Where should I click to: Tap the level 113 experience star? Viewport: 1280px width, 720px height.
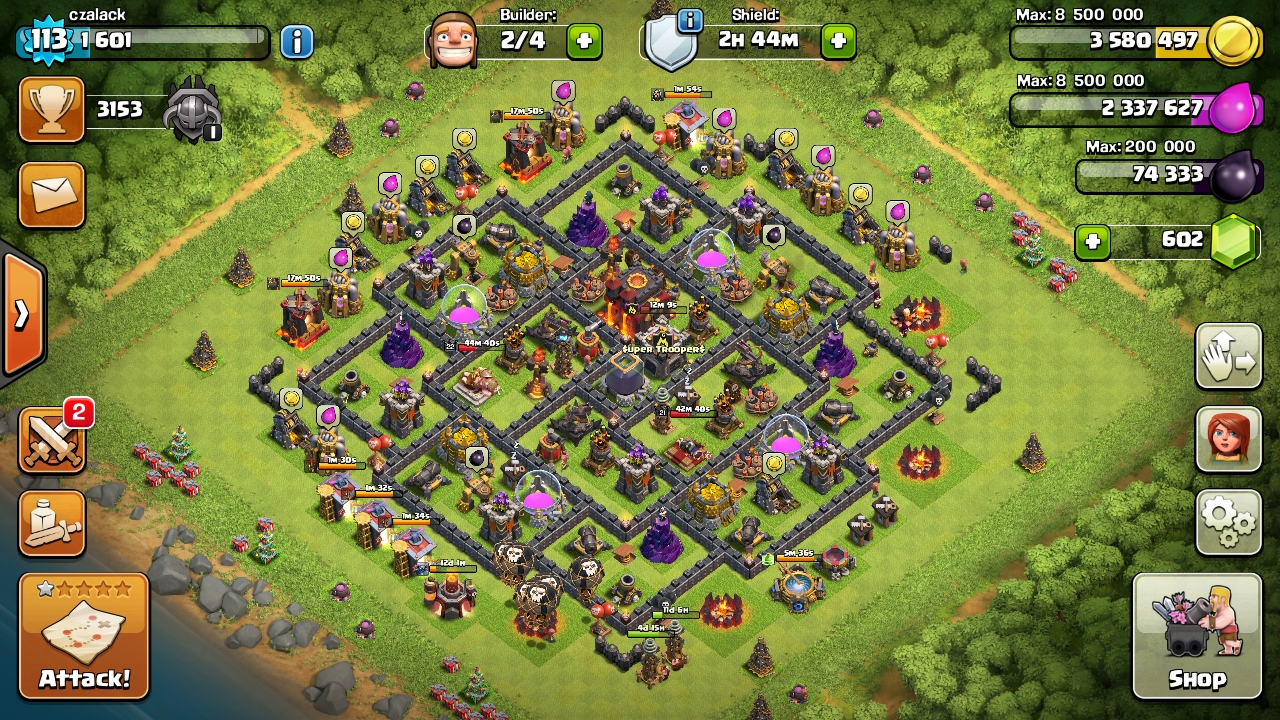(x=48, y=41)
